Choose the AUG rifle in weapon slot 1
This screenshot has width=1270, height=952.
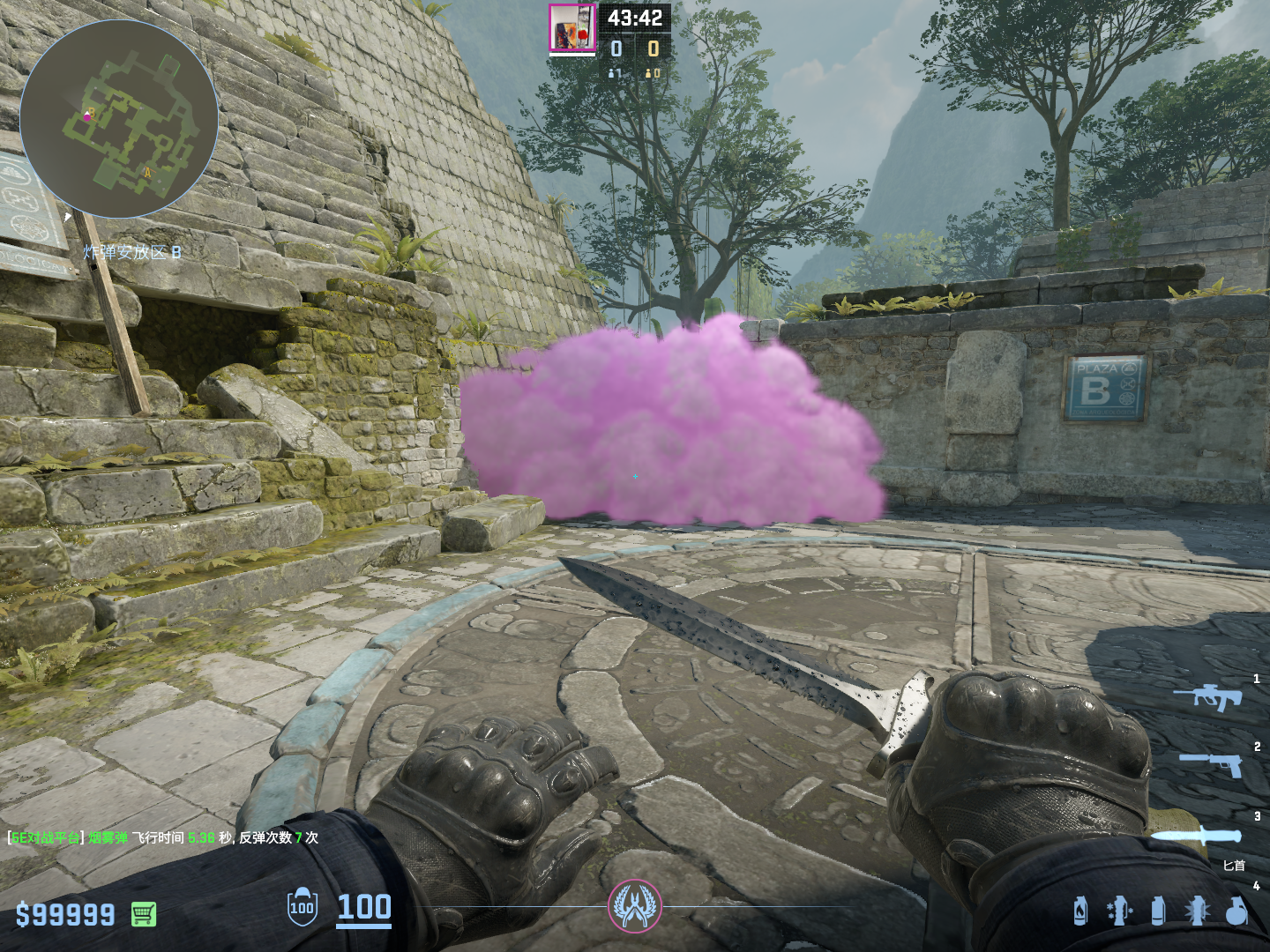pos(1207,695)
